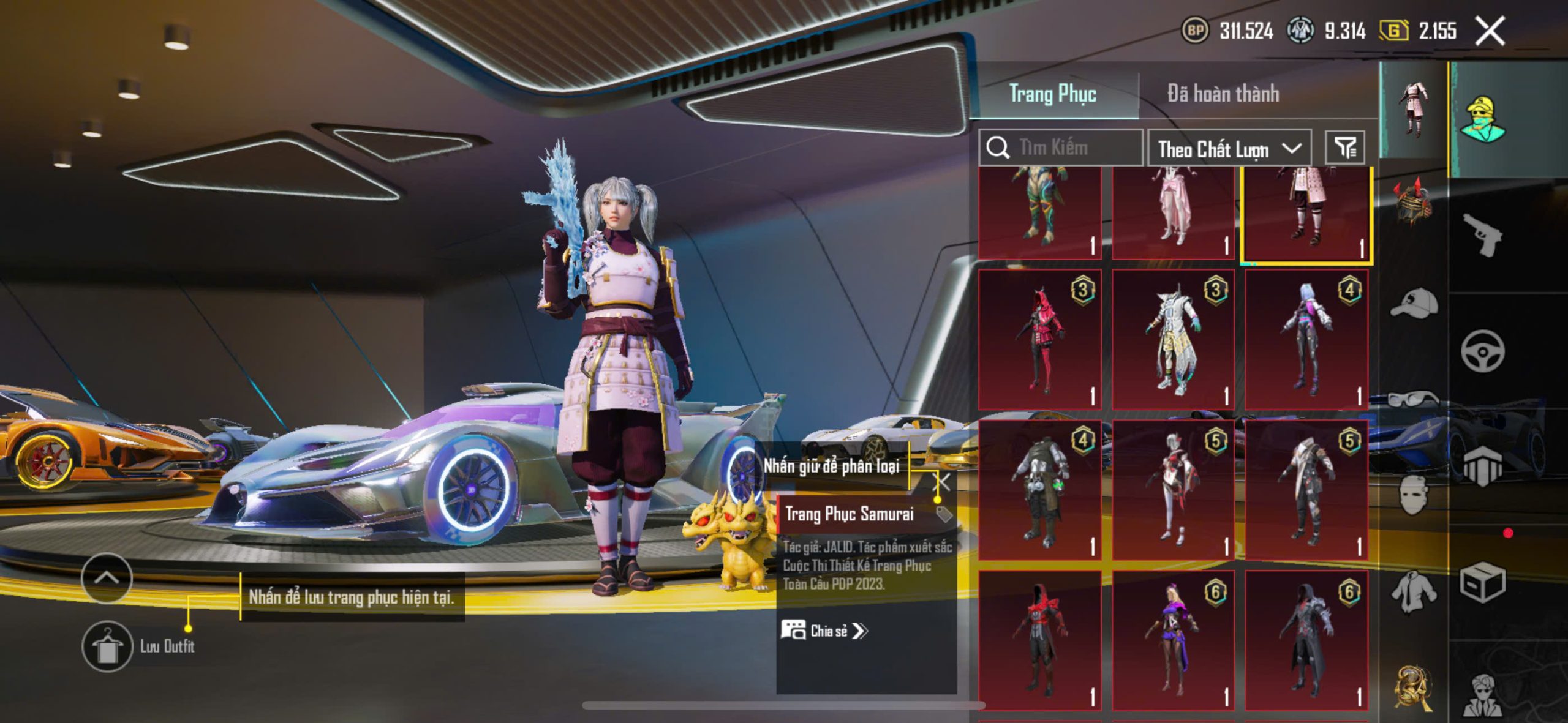
Task: Open the shirt and tie clothing category
Action: [1414, 592]
